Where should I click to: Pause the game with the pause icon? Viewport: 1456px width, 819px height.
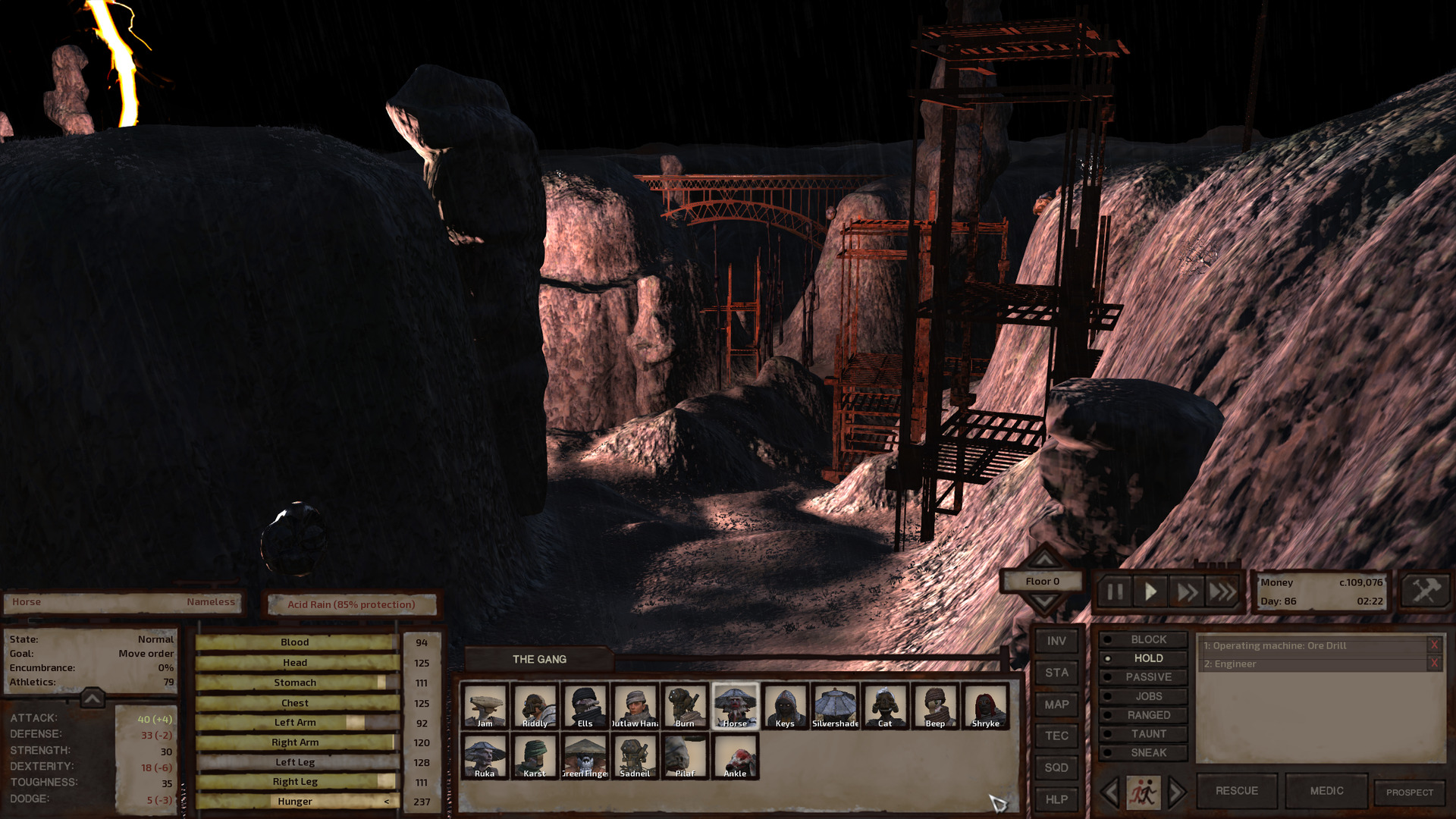coord(1114,592)
